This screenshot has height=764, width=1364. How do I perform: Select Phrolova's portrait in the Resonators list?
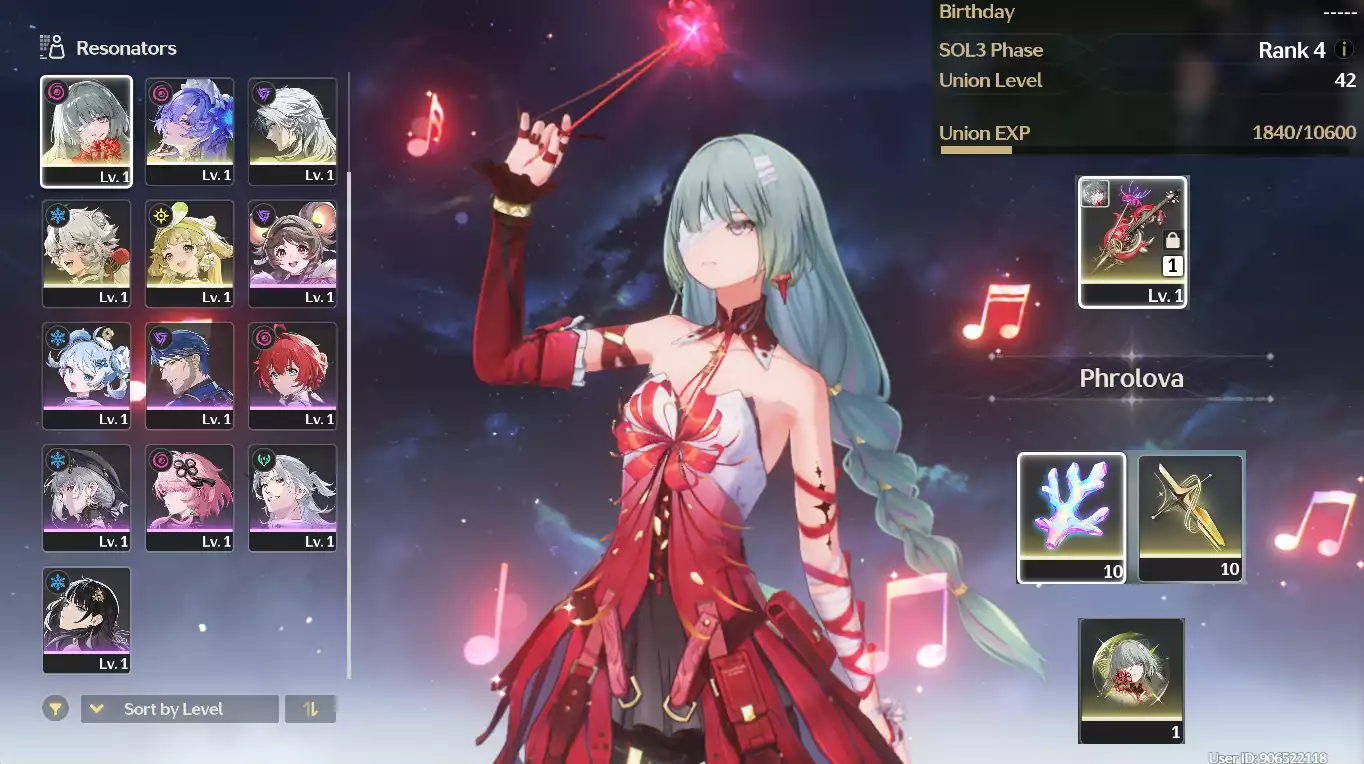click(x=86, y=131)
